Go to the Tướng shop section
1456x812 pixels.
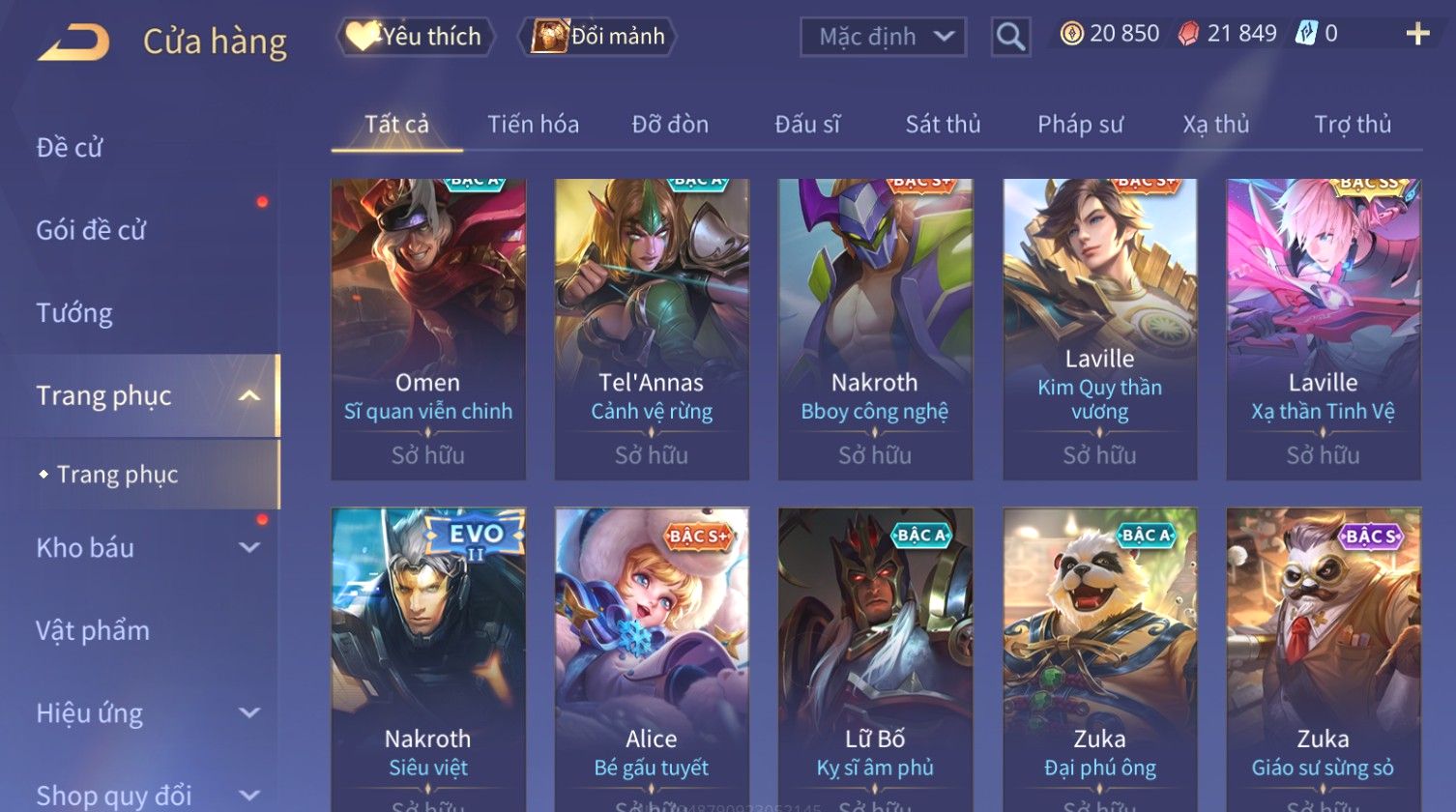point(74,313)
